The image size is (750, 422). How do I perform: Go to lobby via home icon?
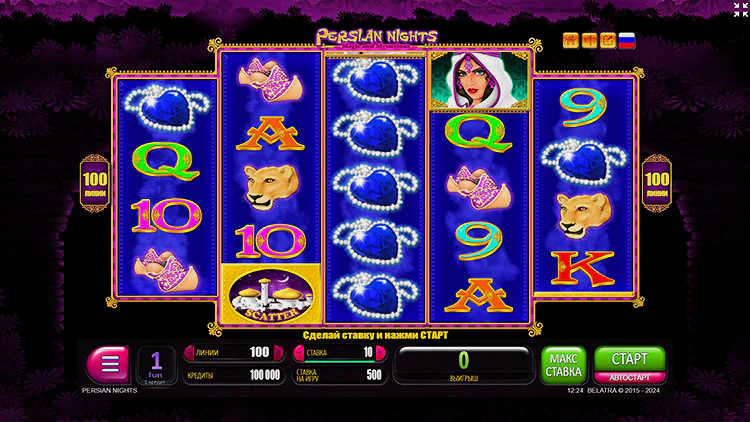click(x=571, y=41)
